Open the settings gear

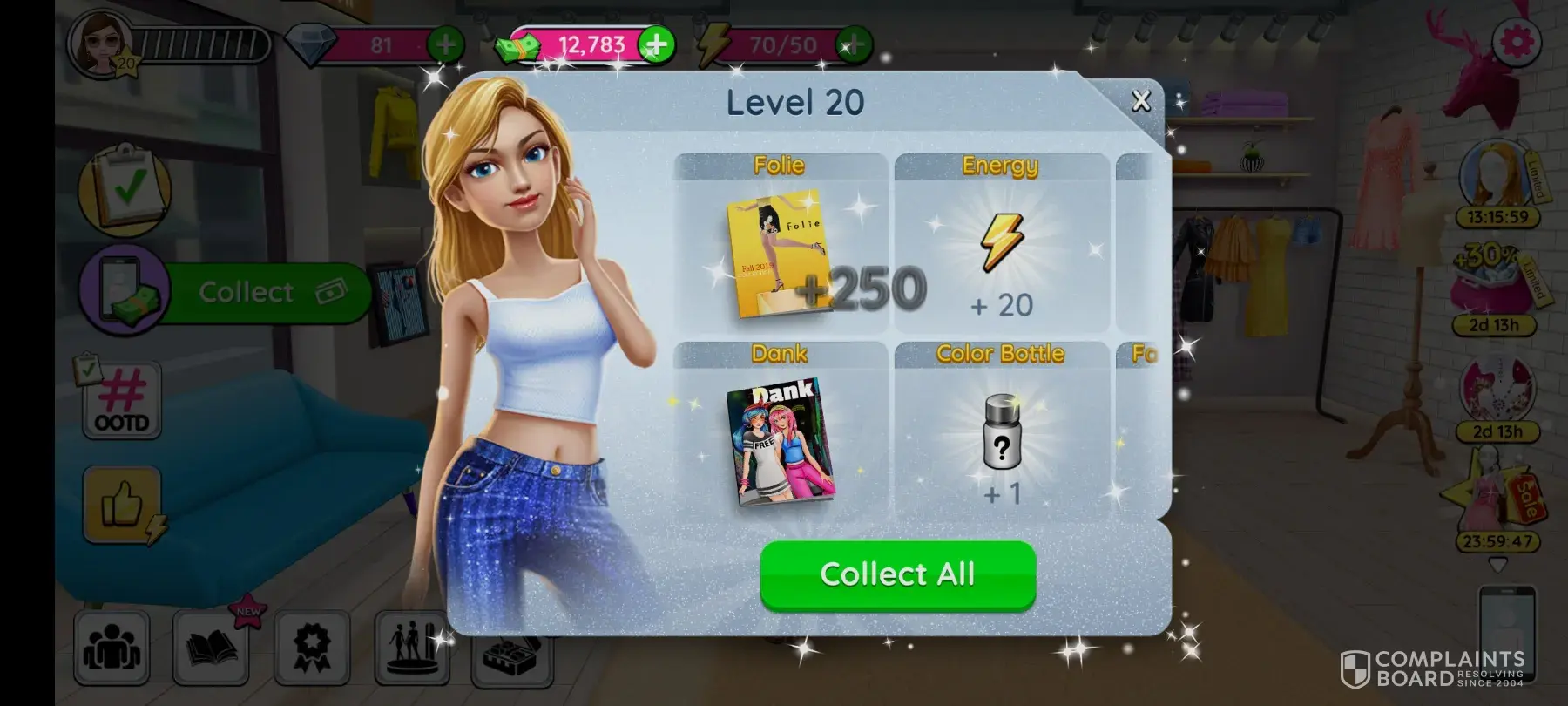pos(1517,41)
